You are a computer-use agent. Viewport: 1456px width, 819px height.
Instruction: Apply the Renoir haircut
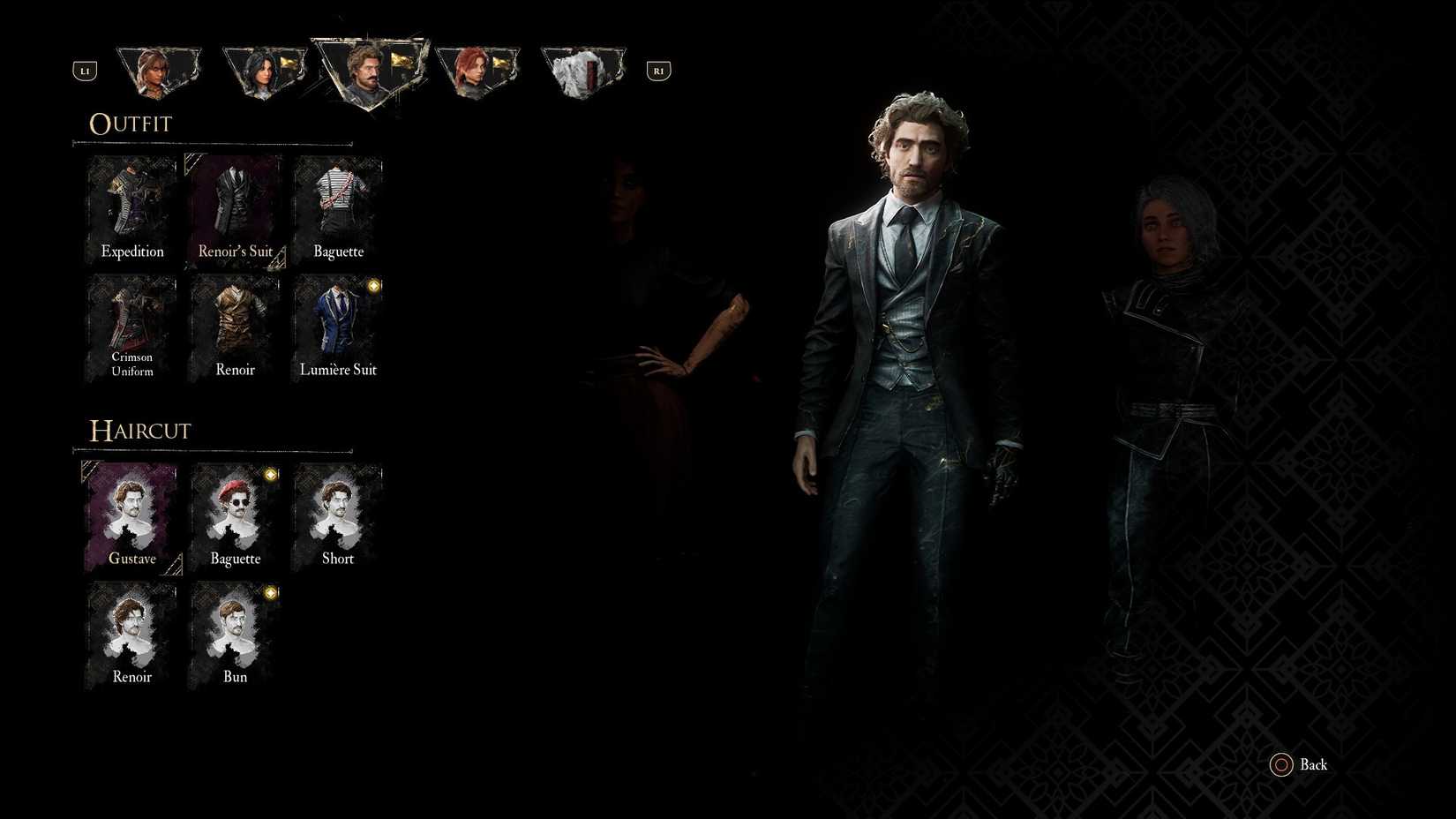[131, 634]
